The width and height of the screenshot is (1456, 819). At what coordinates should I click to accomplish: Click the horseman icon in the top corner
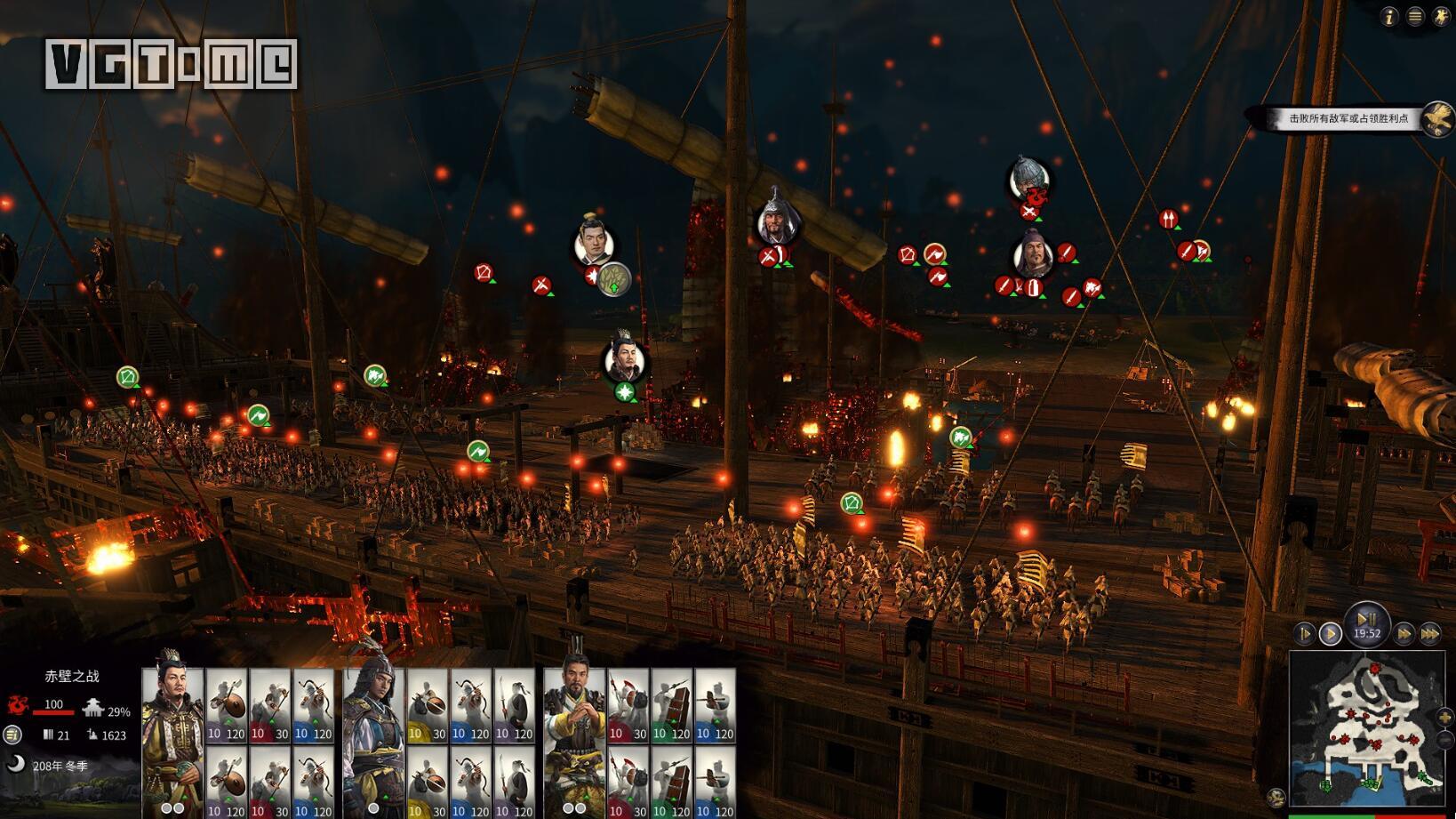pyautogui.click(x=1441, y=16)
